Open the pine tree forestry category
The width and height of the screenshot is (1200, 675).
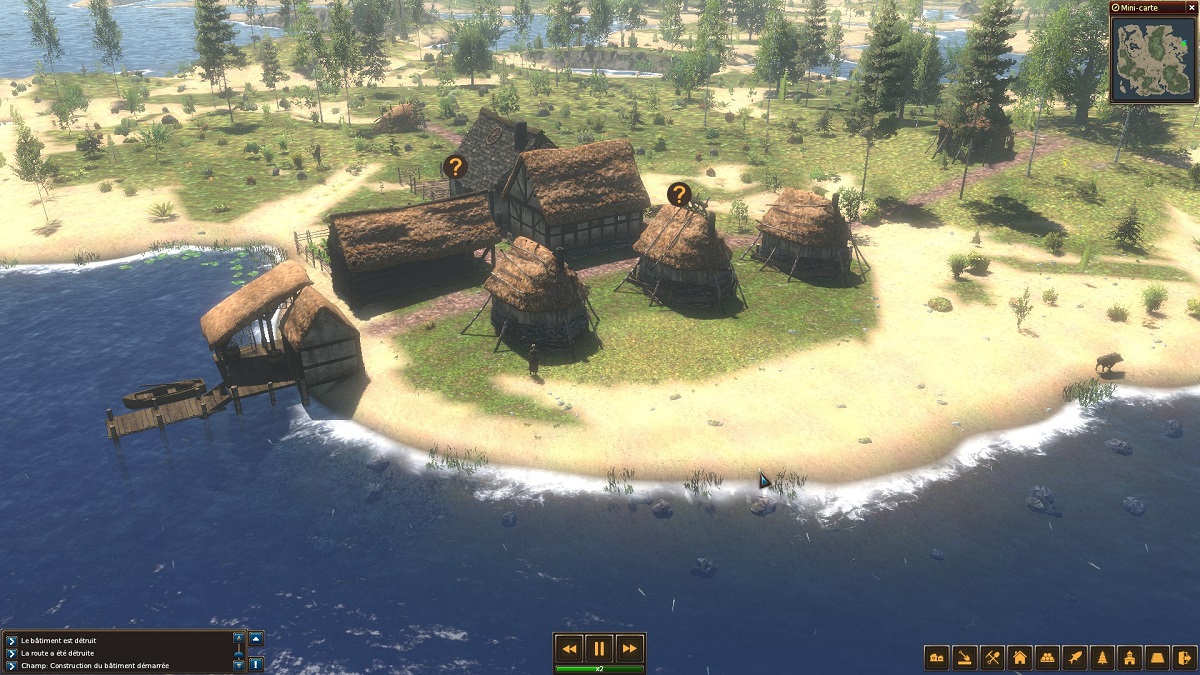tap(1102, 657)
